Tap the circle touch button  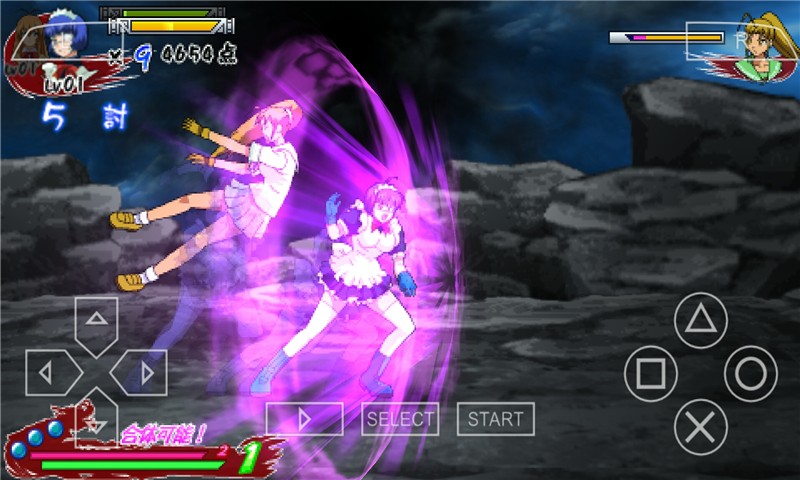pos(750,374)
